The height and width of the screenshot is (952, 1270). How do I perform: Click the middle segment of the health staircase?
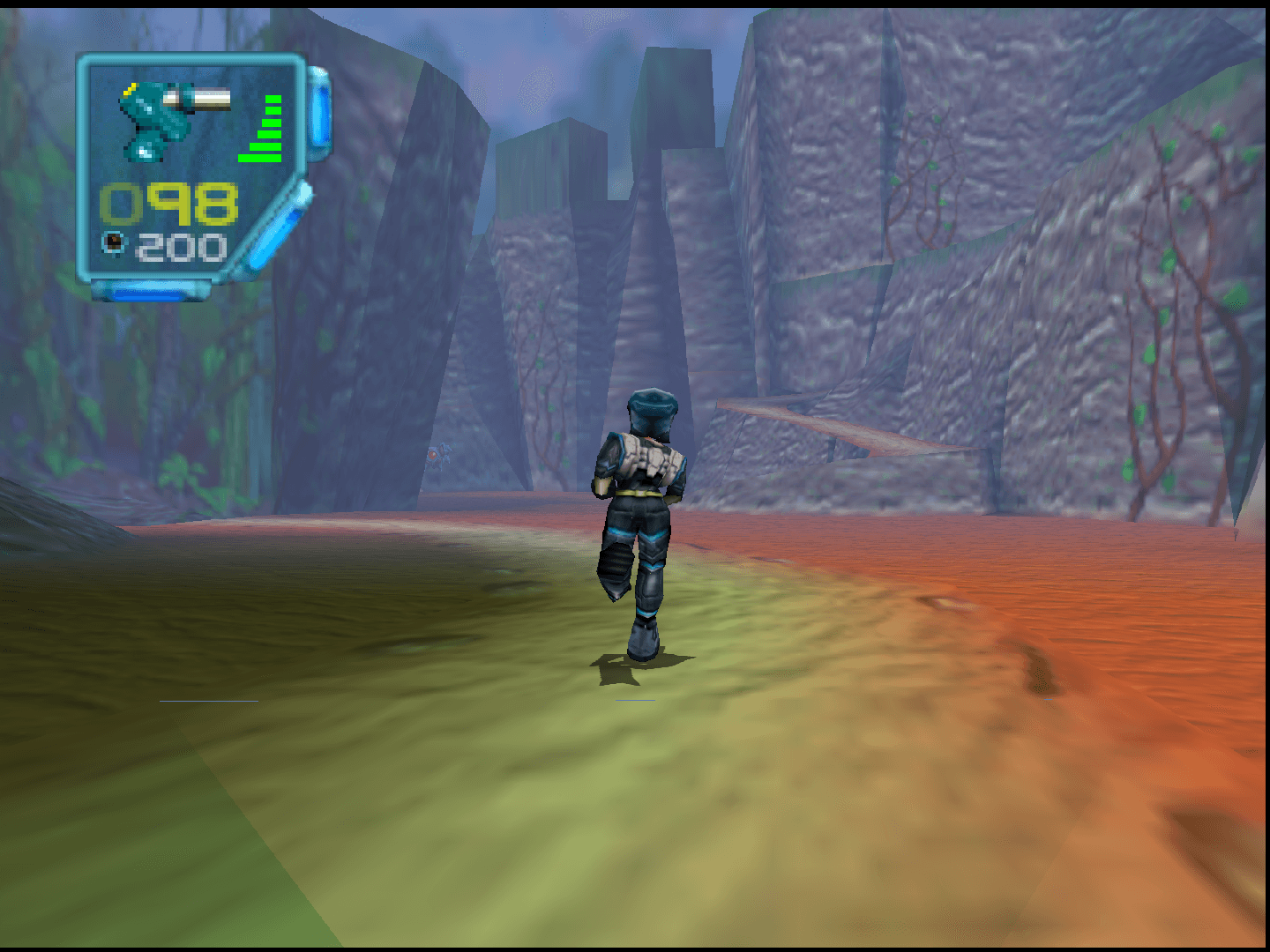tap(270, 123)
